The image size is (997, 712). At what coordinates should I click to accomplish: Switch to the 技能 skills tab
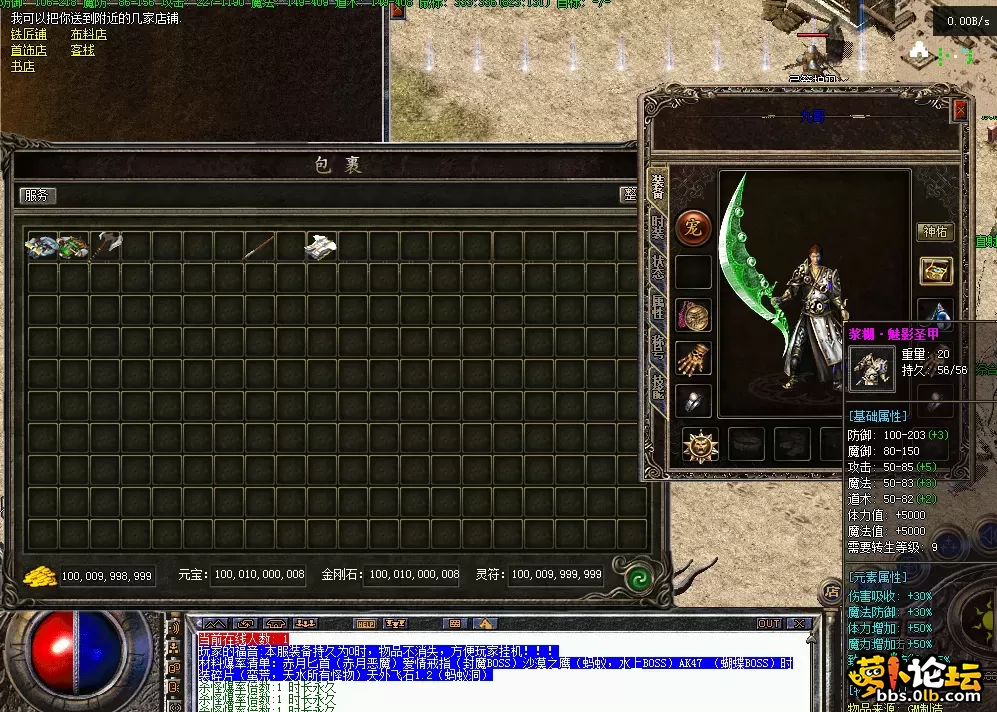658,383
